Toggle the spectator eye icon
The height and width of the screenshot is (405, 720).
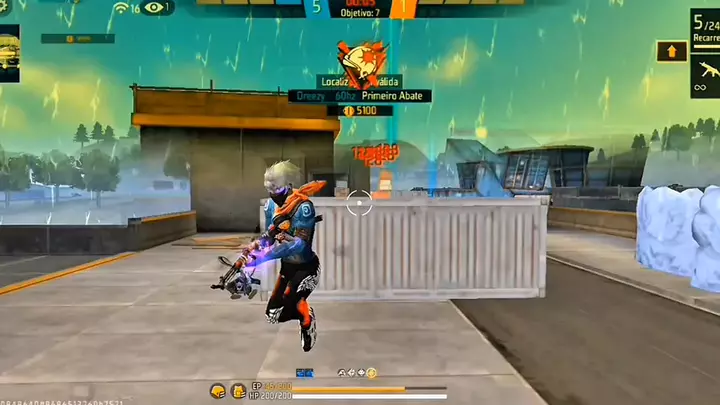pyautogui.click(x=154, y=8)
